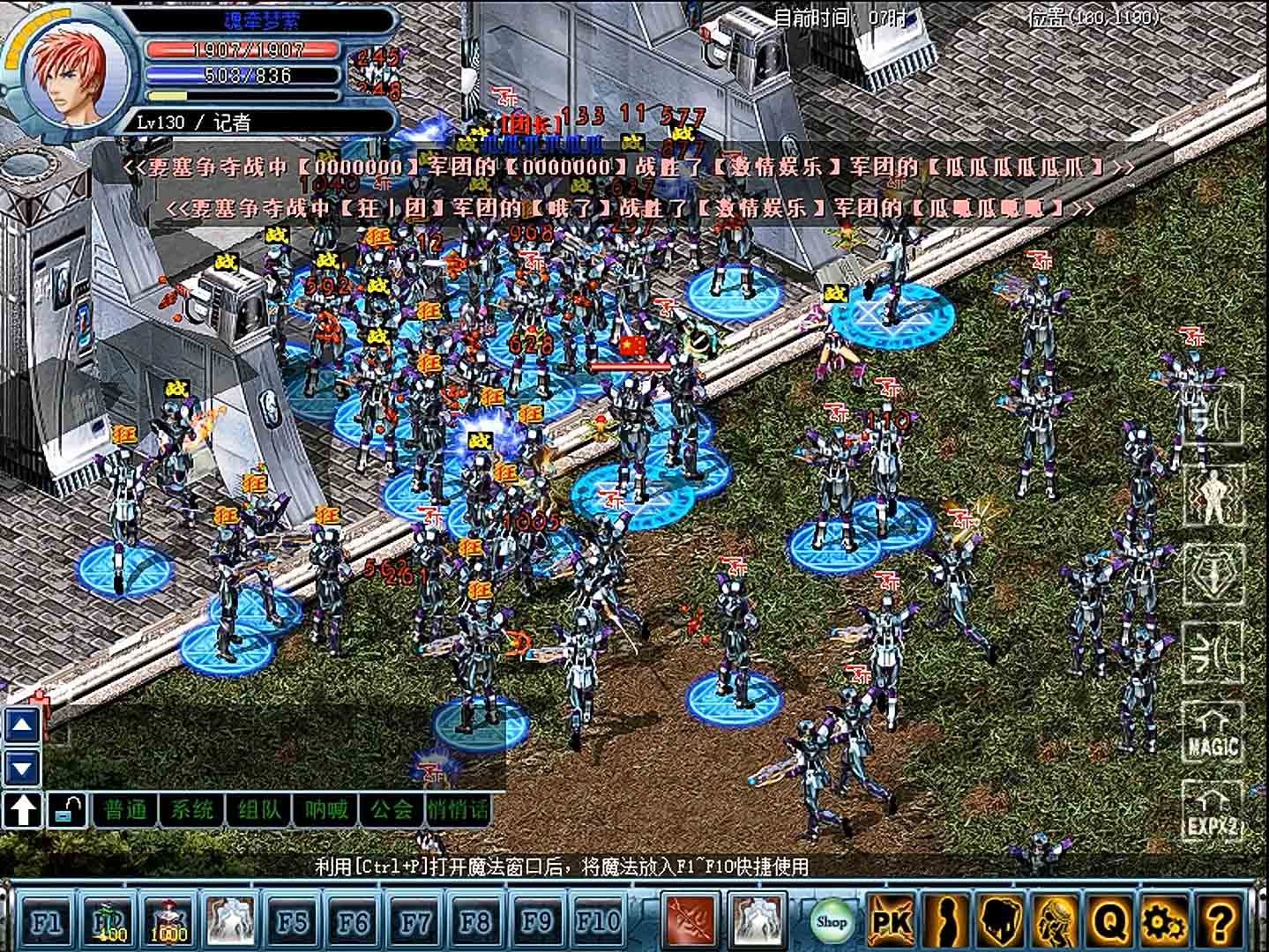Switch to the 呐喊 shout channel
This screenshot has width=1269, height=952.
pyautogui.click(x=325, y=808)
